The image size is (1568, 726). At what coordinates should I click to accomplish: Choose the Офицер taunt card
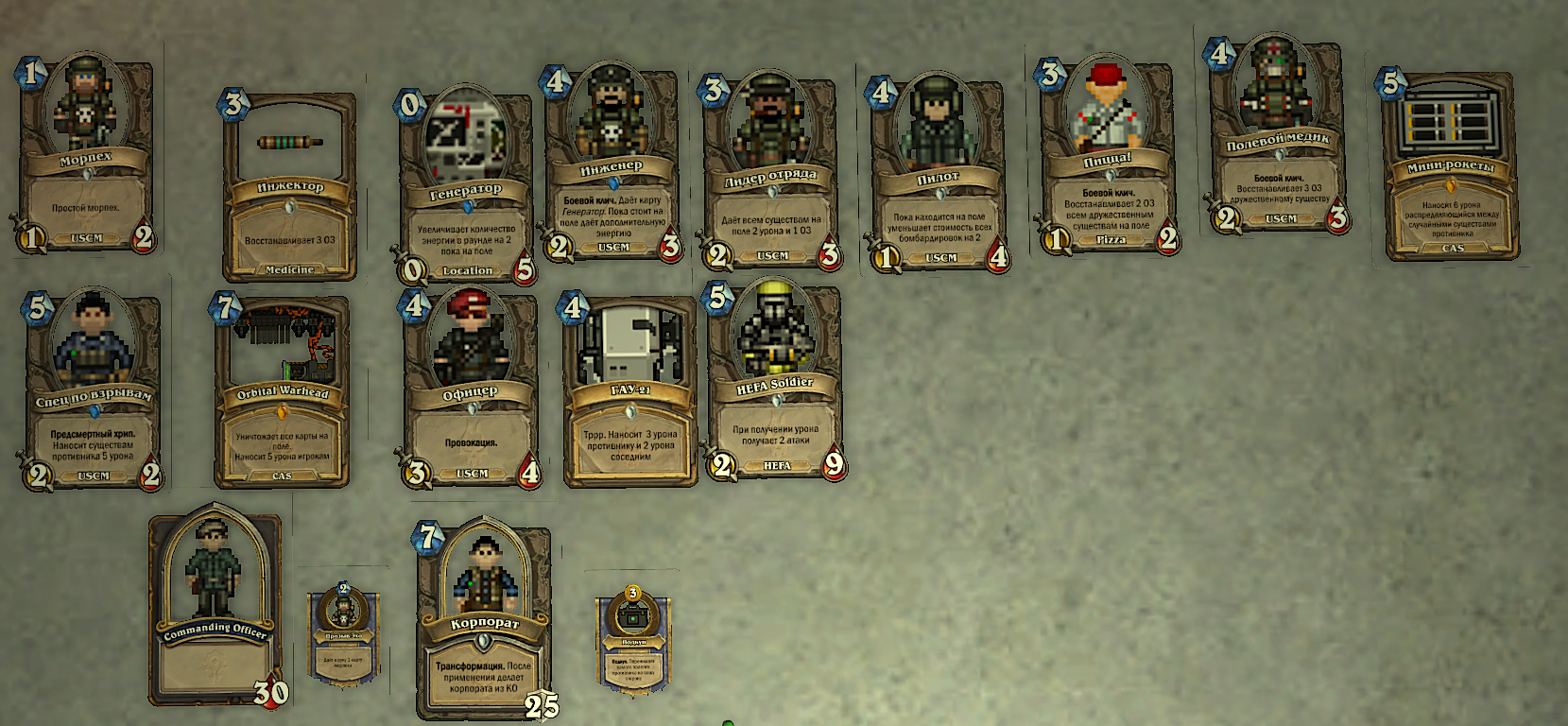click(x=470, y=390)
